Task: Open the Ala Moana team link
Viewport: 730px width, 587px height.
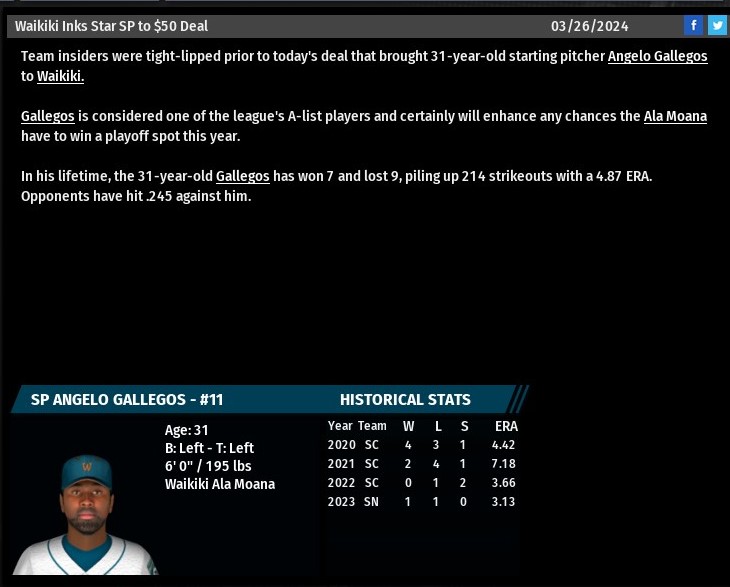Action: [675, 116]
